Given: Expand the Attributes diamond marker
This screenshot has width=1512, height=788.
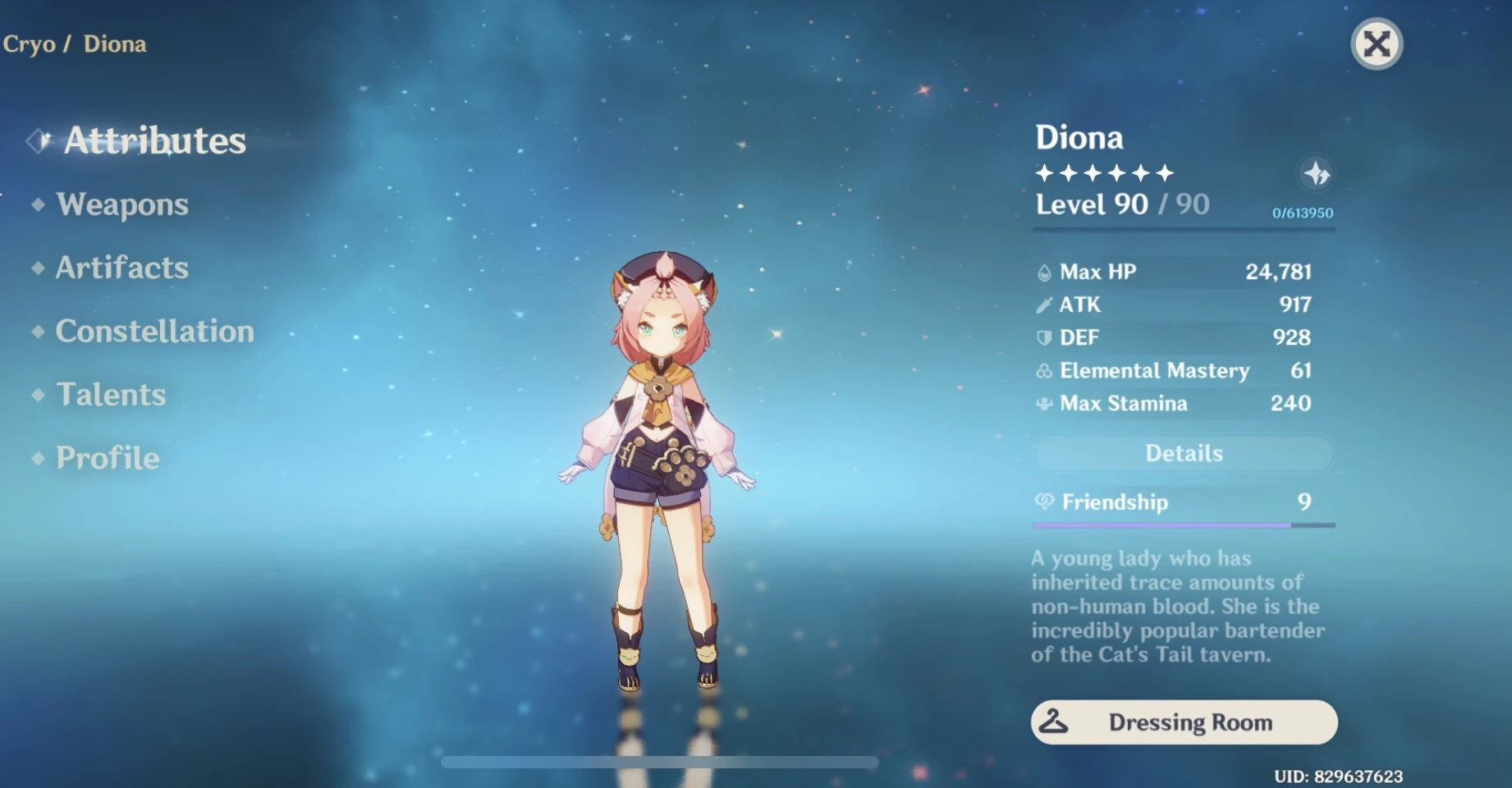Looking at the screenshot, I should coord(36,140).
